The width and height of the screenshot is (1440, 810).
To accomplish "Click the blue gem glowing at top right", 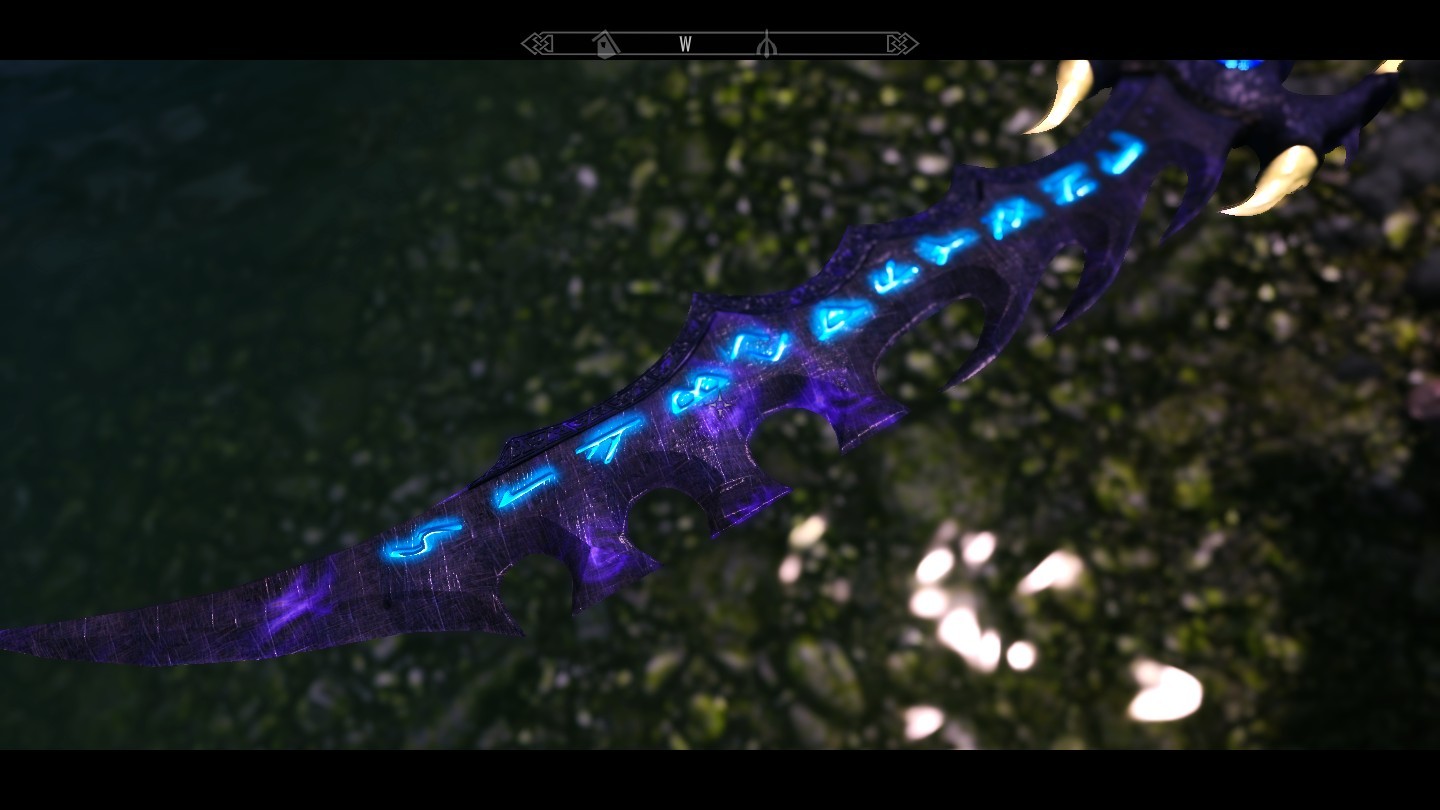I will pos(1237,63).
